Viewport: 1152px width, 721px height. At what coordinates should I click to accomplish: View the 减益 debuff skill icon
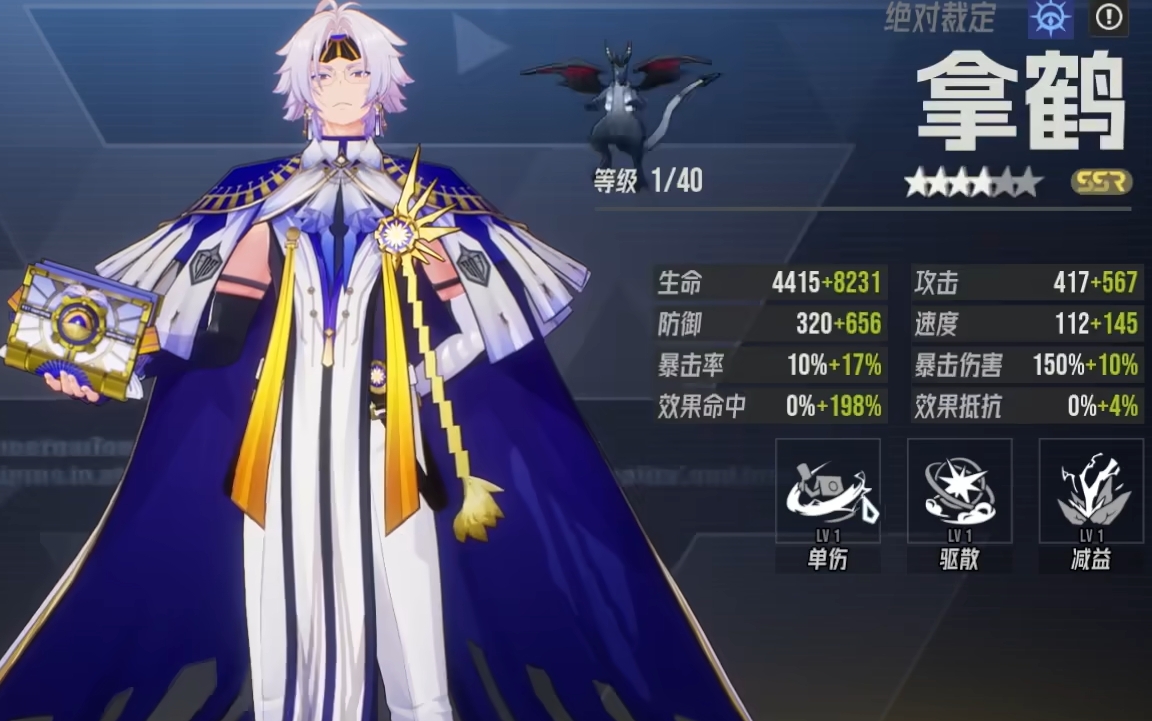(1091, 491)
